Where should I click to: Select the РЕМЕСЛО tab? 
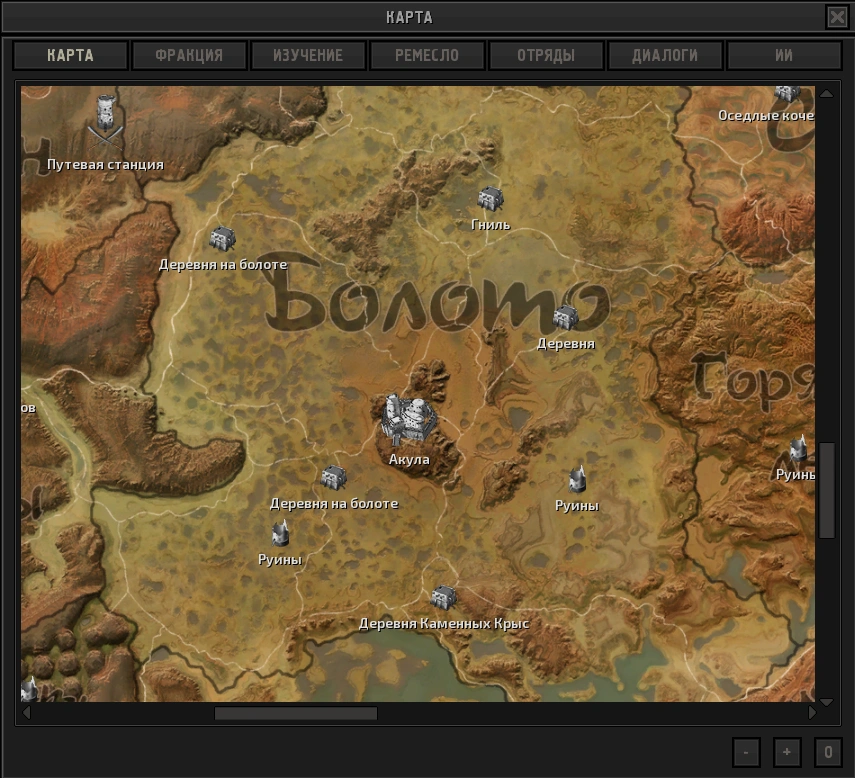(x=427, y=55)
